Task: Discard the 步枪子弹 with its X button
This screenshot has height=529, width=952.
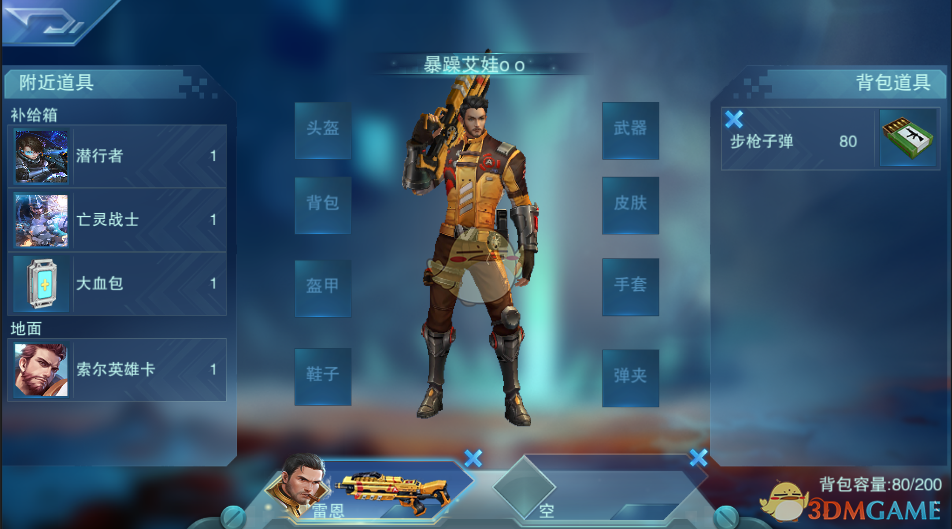Action: pos(733,120)
